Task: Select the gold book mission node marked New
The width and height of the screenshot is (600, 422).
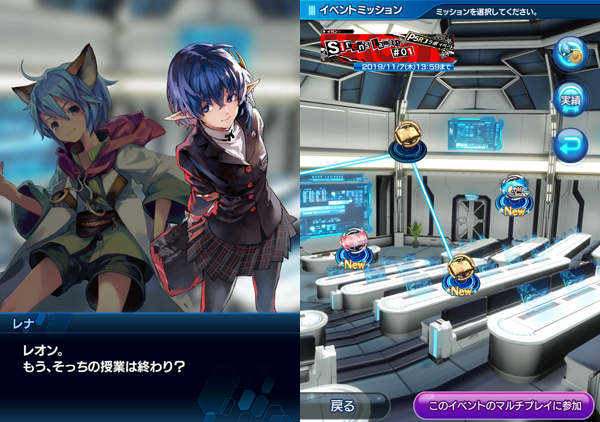Action: click(x=461, y=269)
